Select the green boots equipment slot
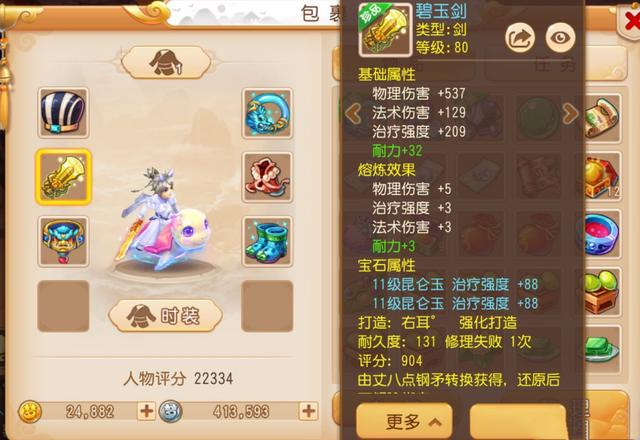The width and height of the screenshot is (640, 440). (267, 241)
